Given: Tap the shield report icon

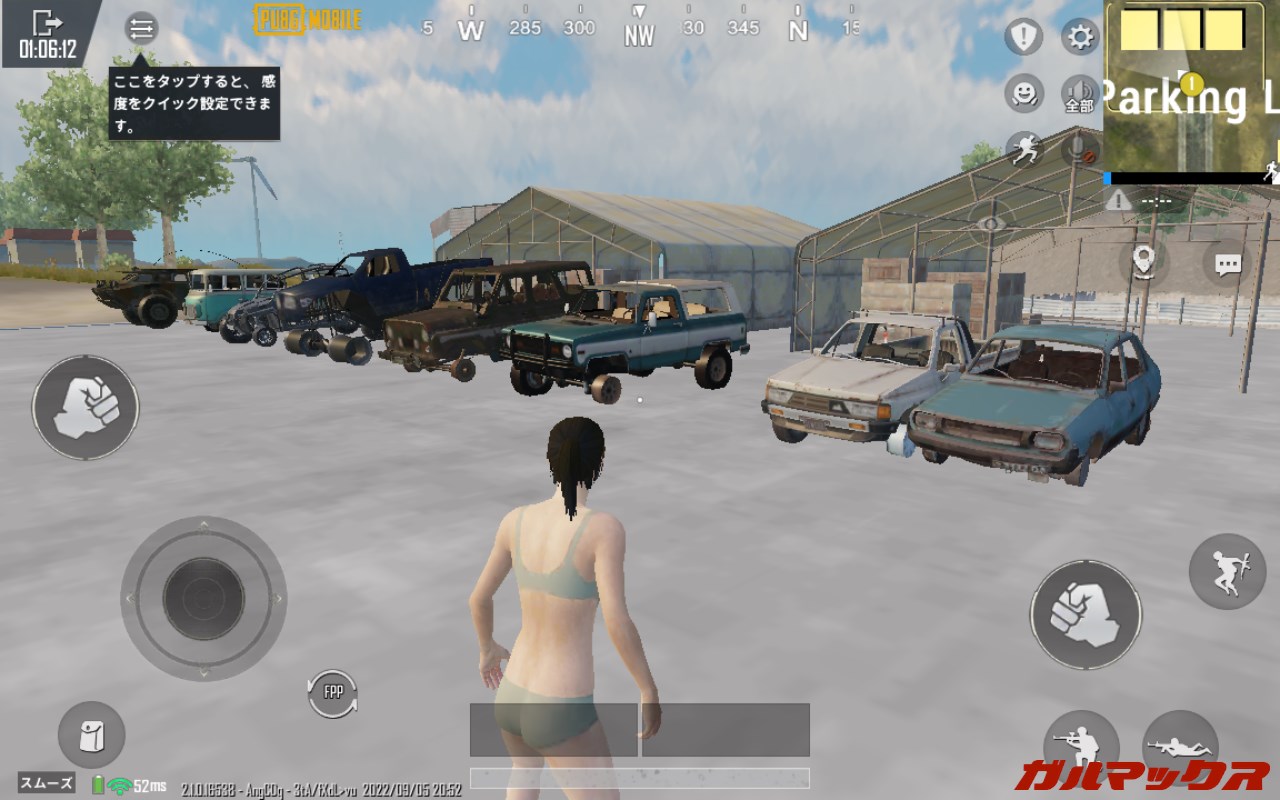Looking at the screenshot, I should coord(1023,38).
